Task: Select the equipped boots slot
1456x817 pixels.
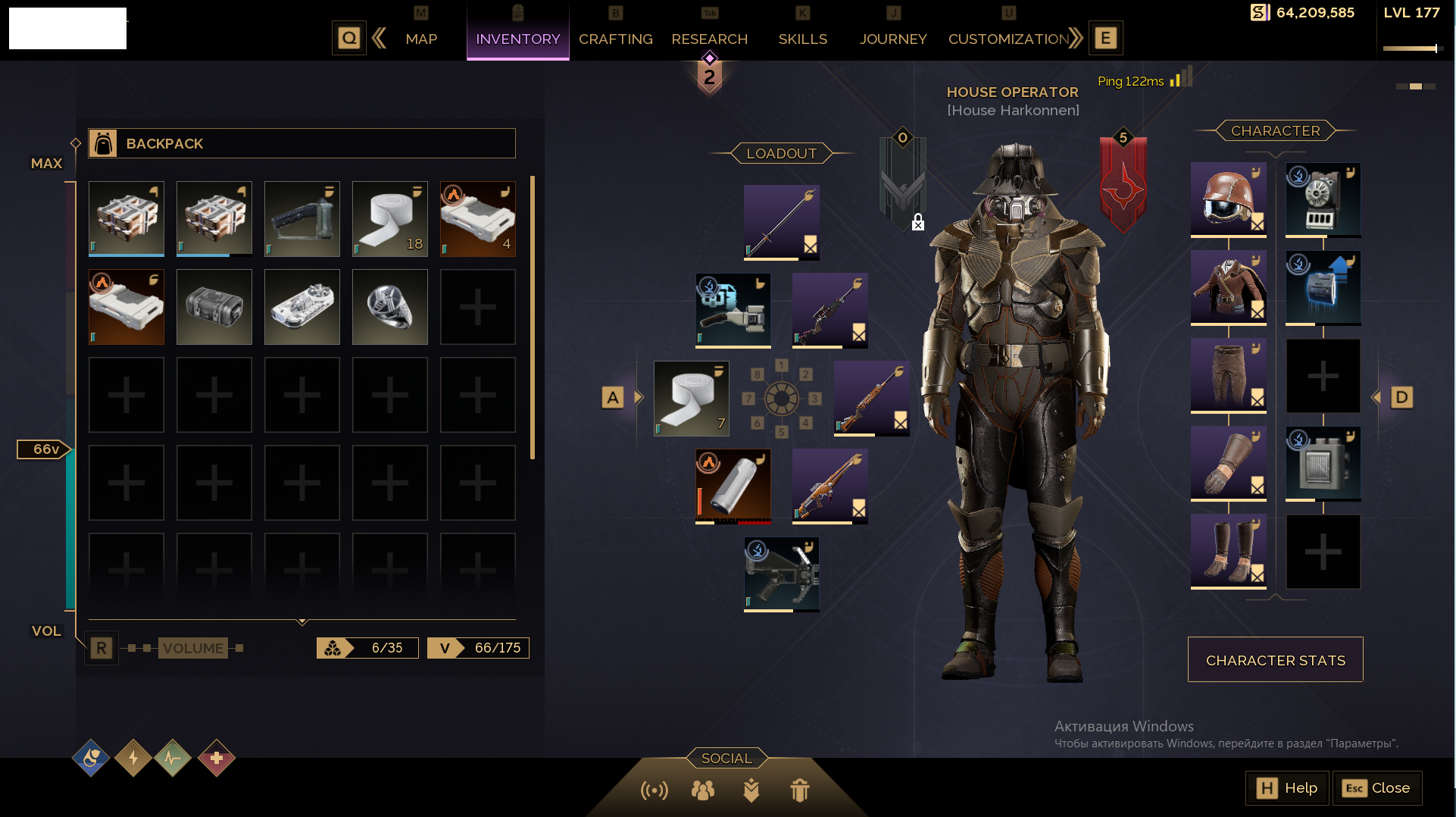Action: 1228,551
